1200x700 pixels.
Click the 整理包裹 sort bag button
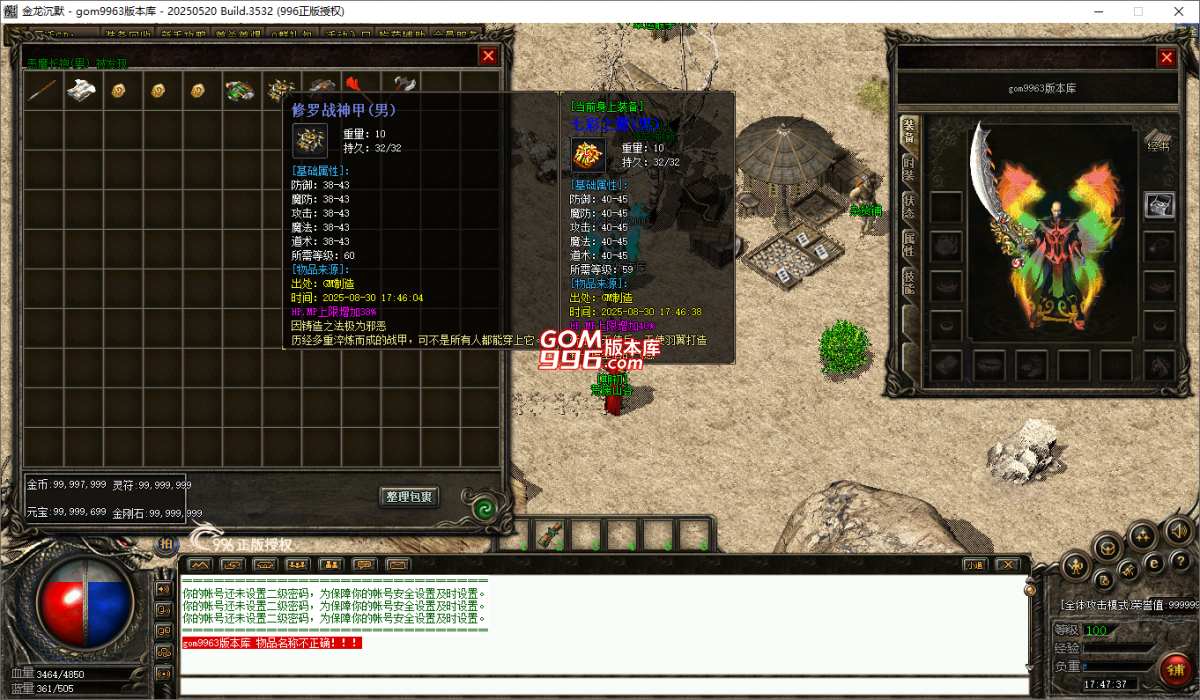pos(409,497)
